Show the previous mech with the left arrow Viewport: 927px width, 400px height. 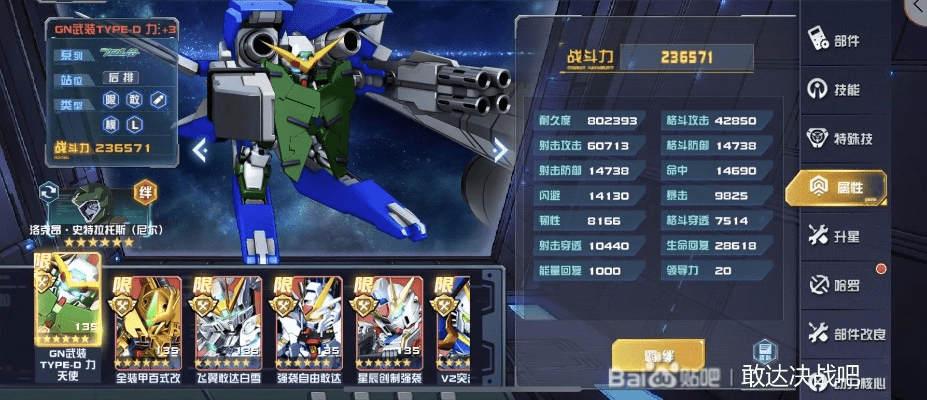point(200,151)
